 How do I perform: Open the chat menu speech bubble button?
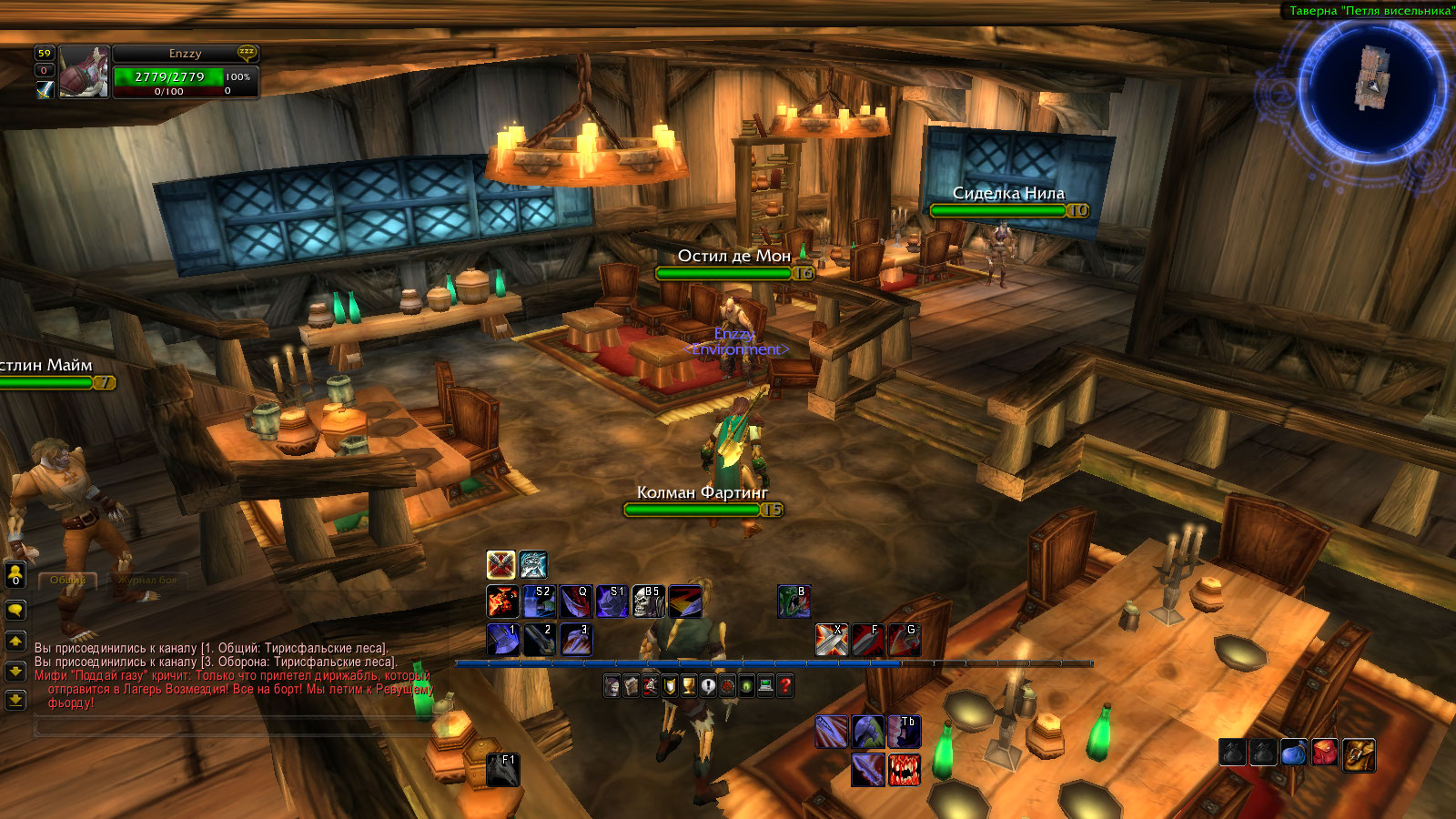15,610
